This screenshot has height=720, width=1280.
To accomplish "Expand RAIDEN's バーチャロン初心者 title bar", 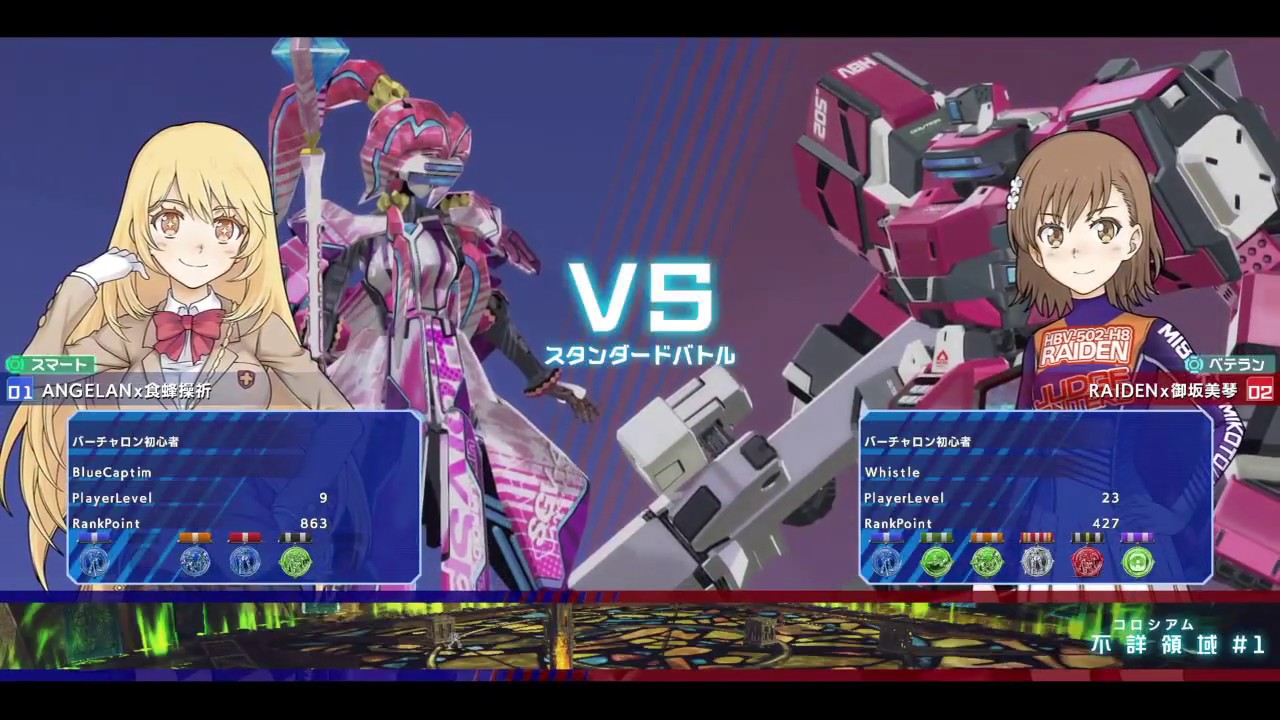I will (918, 441).
